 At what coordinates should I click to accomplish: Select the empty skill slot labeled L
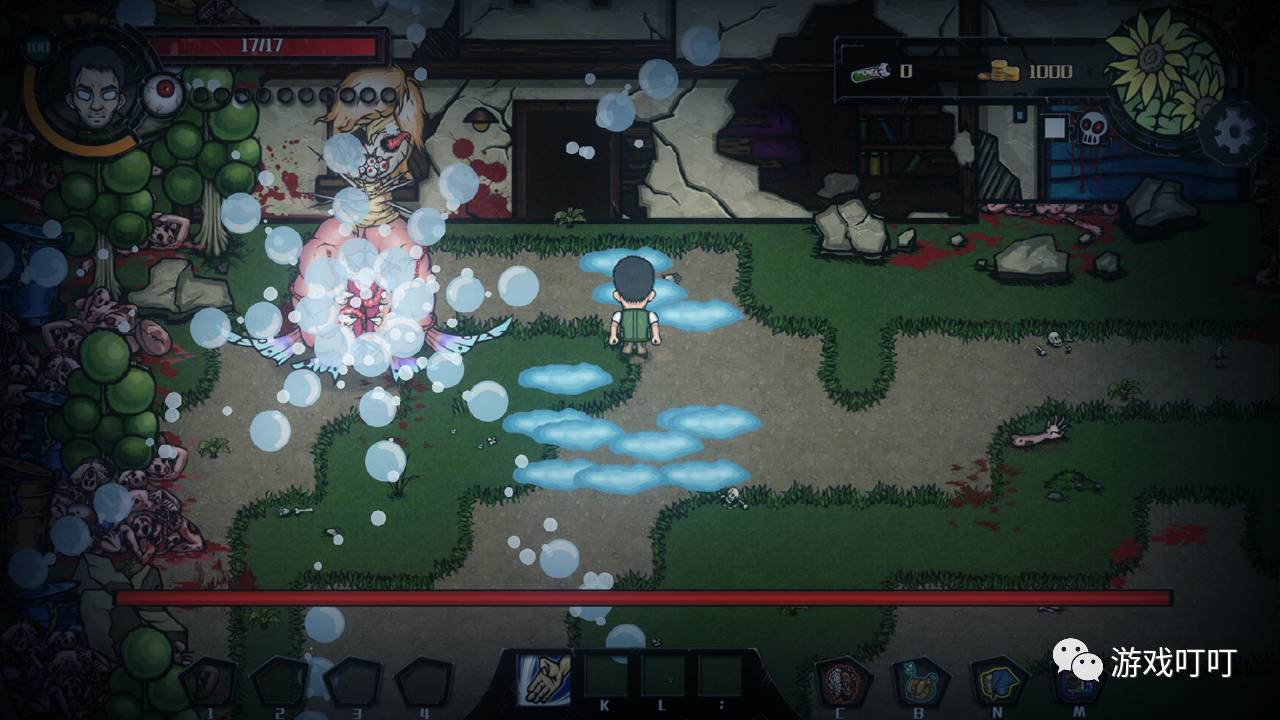click(x=663, y=676)
